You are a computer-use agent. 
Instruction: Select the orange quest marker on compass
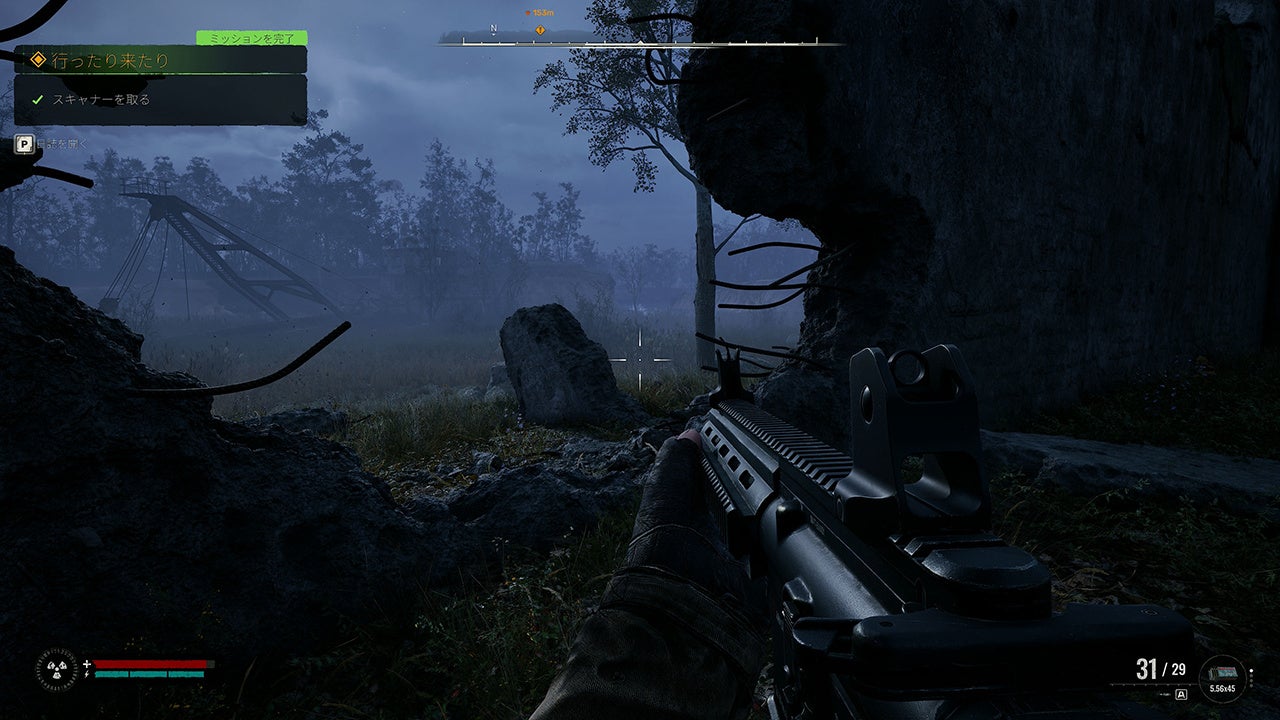coord(540,30)
